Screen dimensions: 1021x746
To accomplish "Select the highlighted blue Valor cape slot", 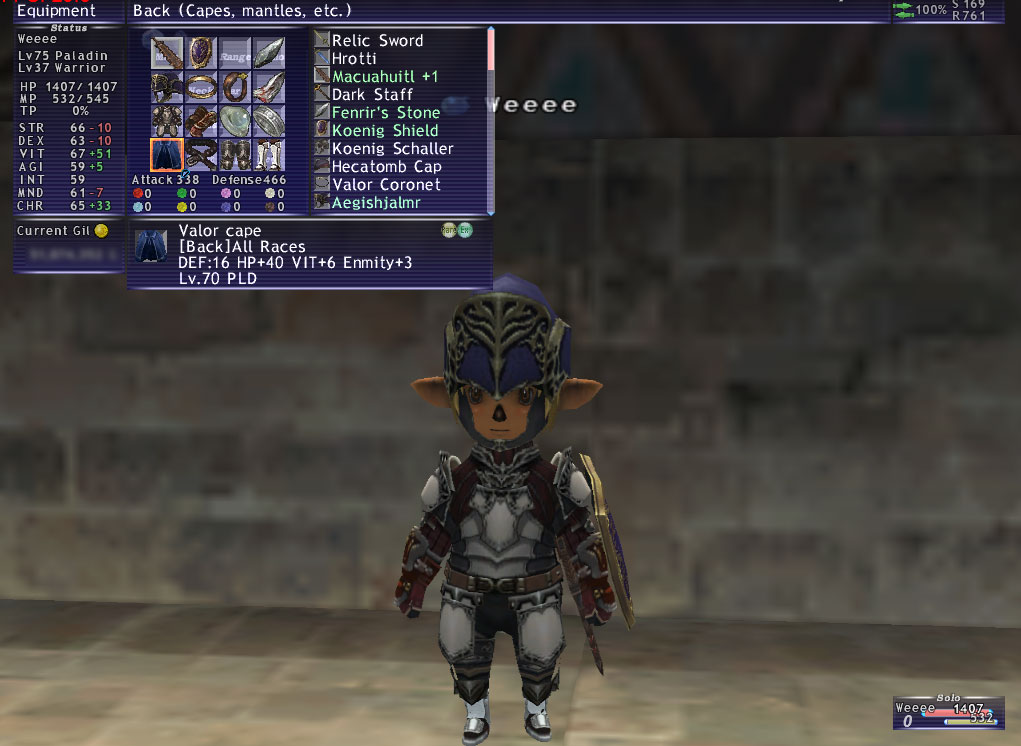I will point(167,155).
